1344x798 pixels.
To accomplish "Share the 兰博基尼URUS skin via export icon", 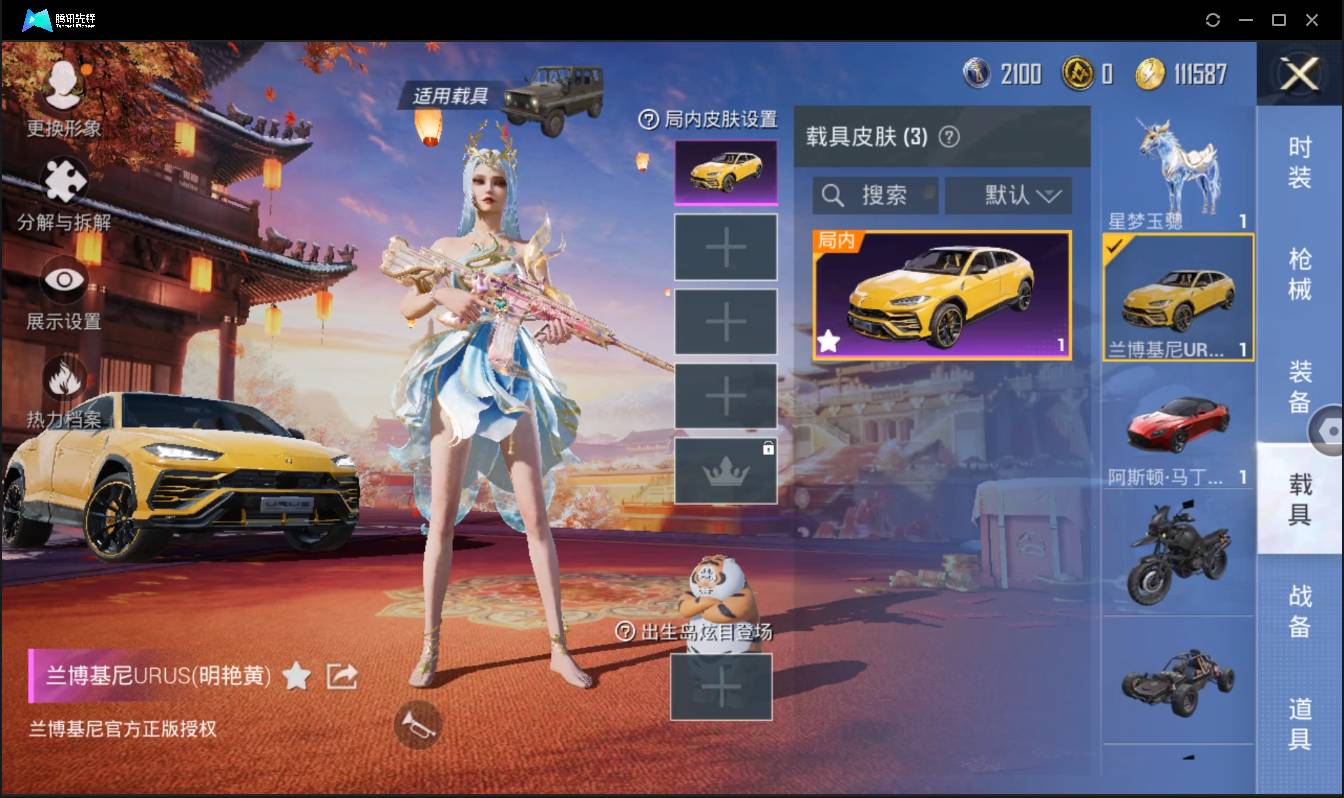I will point(341,676).
